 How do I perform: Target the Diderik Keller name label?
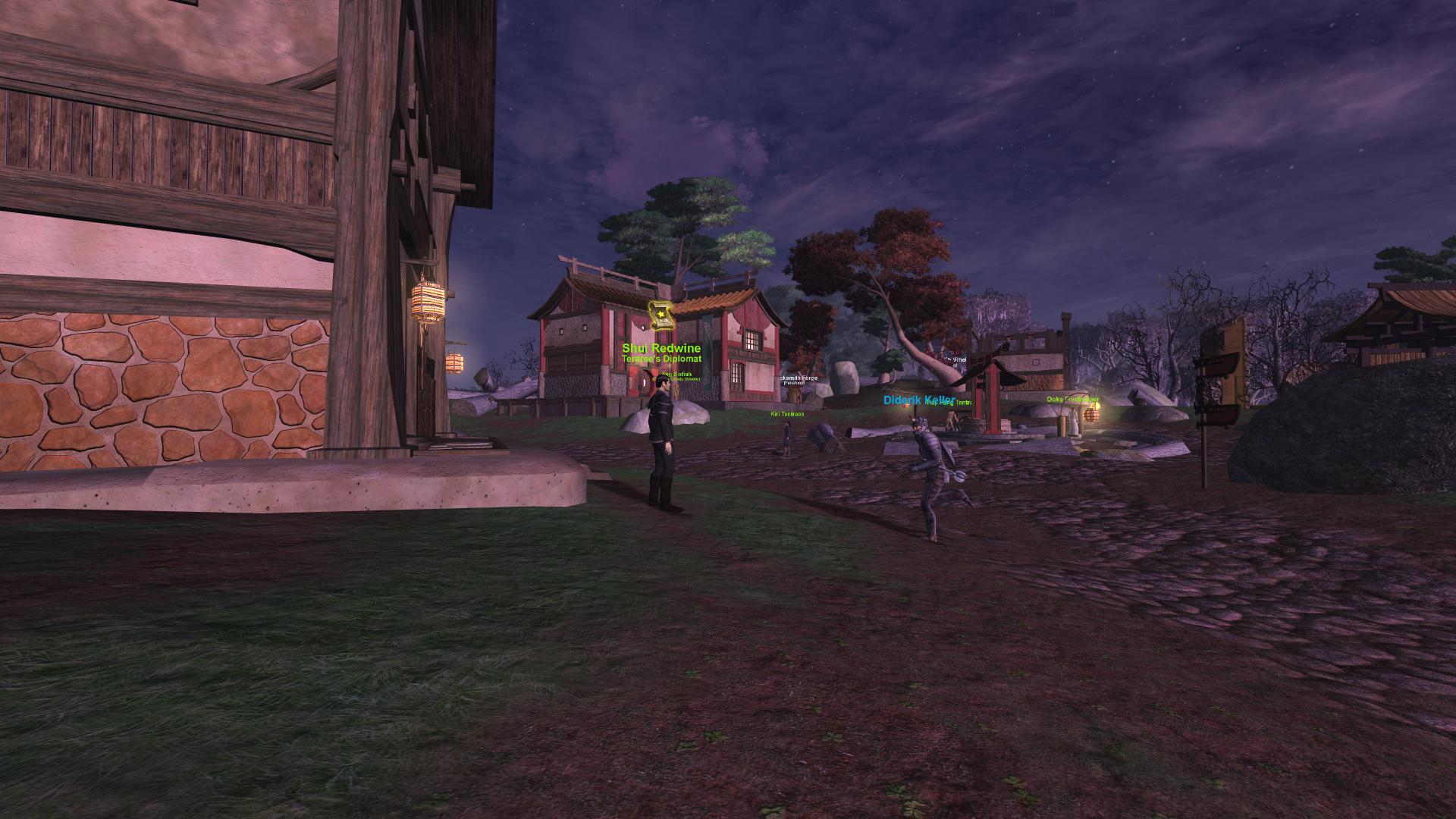(919, 400)
